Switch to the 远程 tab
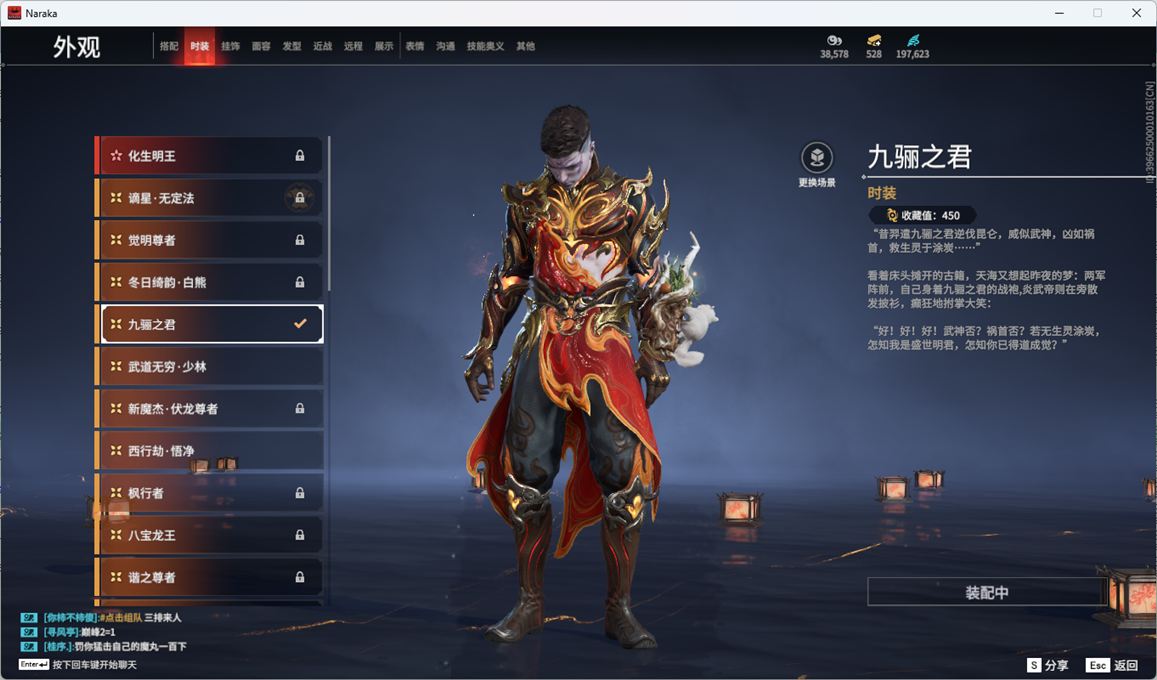Screen dimensions: 1157x680 [x=353, y=46]
